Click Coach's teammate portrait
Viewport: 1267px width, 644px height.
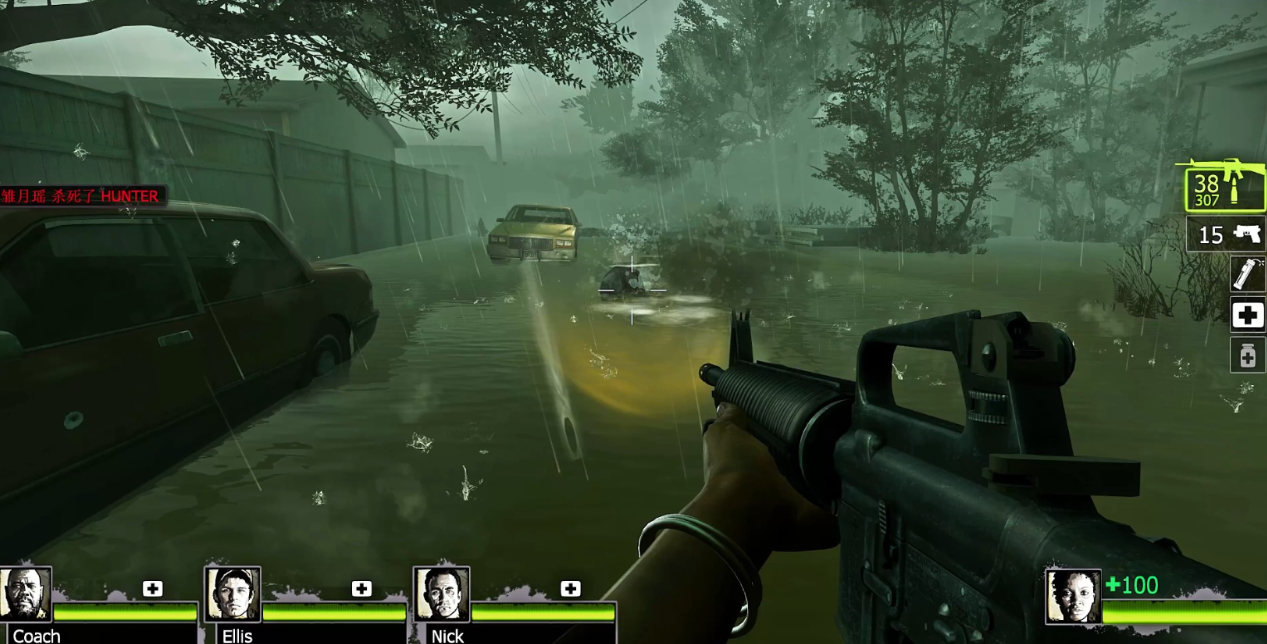(25, 594)
